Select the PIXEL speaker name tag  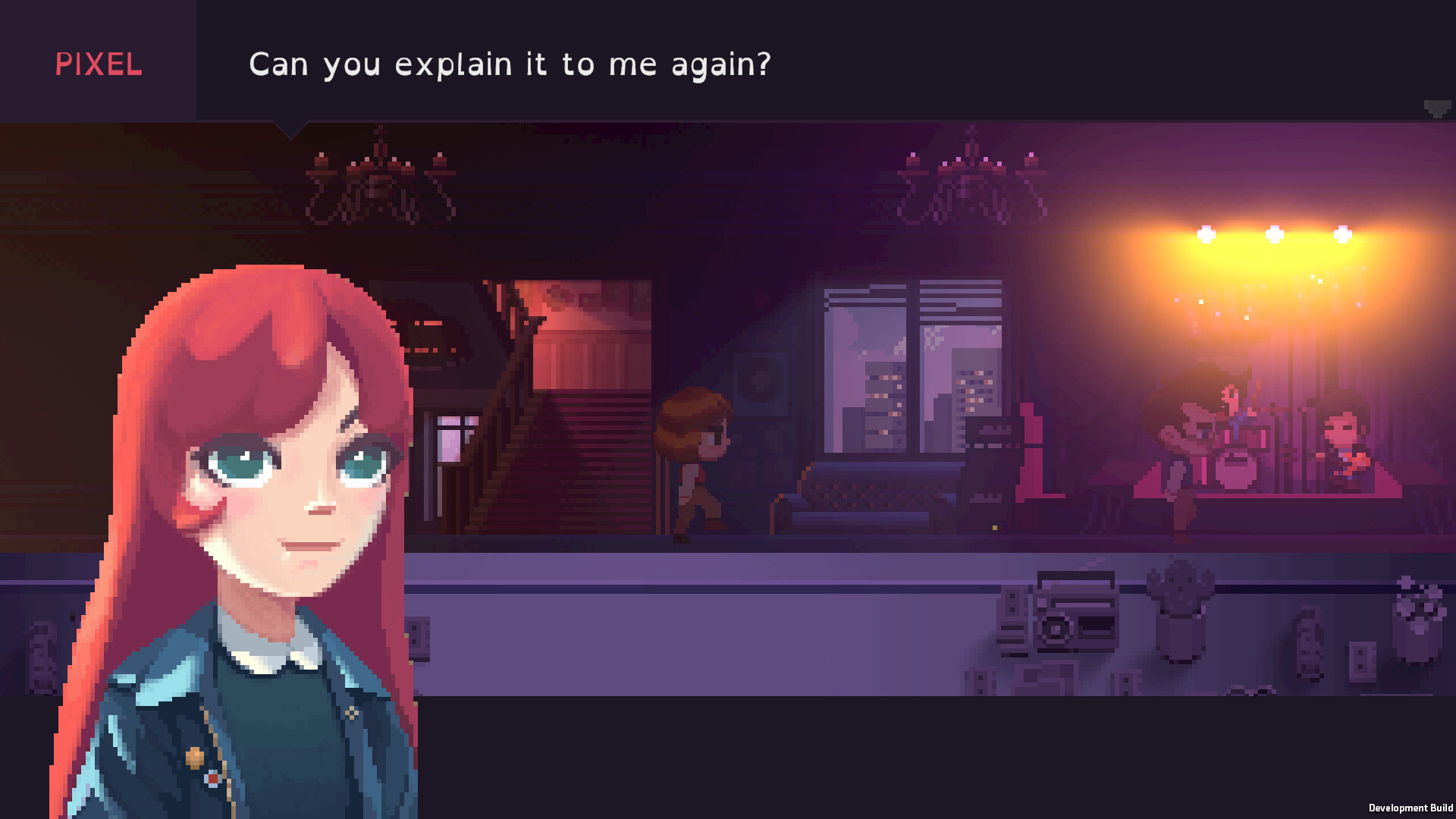[x=97, y=65]
